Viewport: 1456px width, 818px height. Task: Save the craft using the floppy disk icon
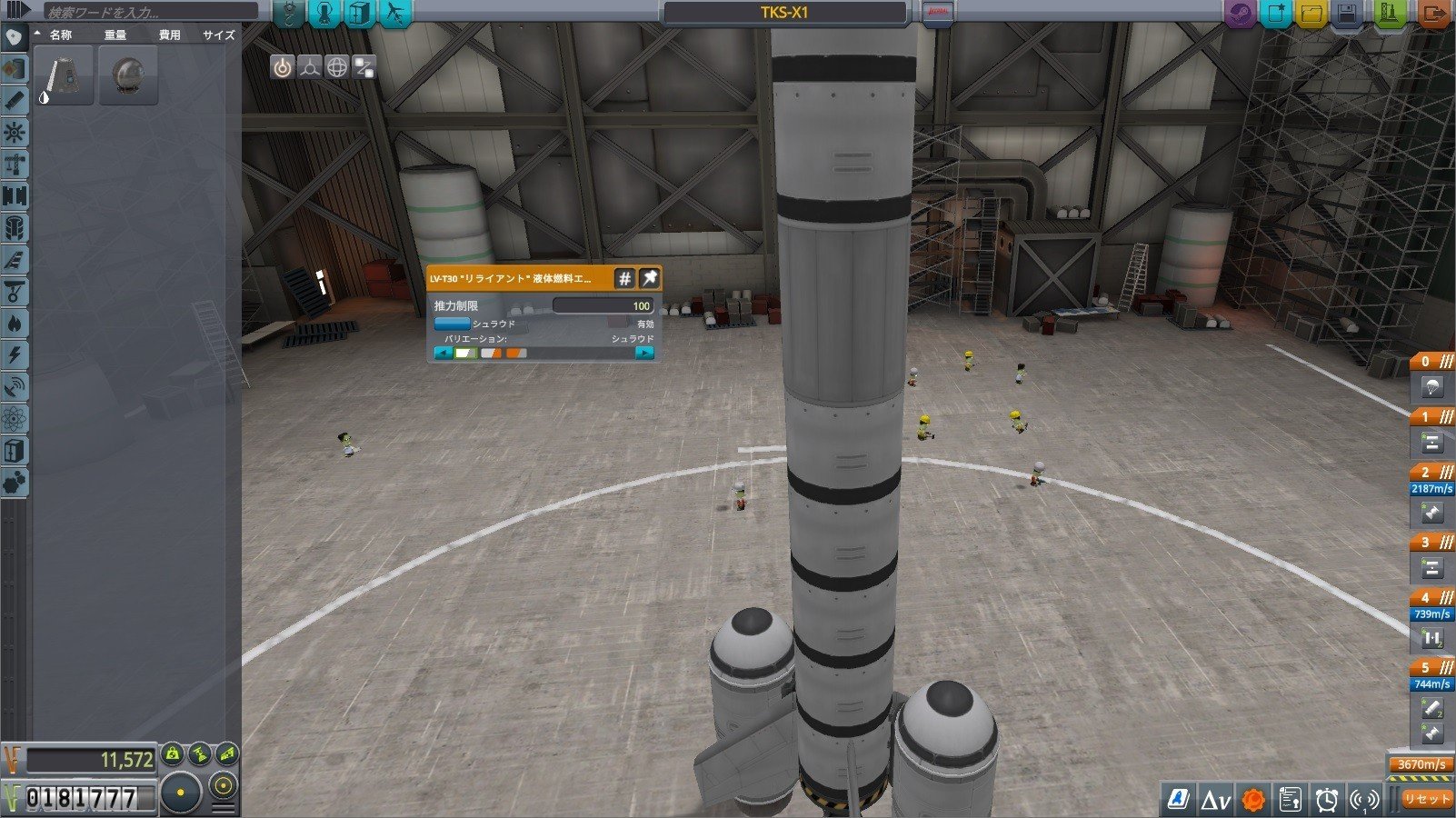[x=1347, y=14]
